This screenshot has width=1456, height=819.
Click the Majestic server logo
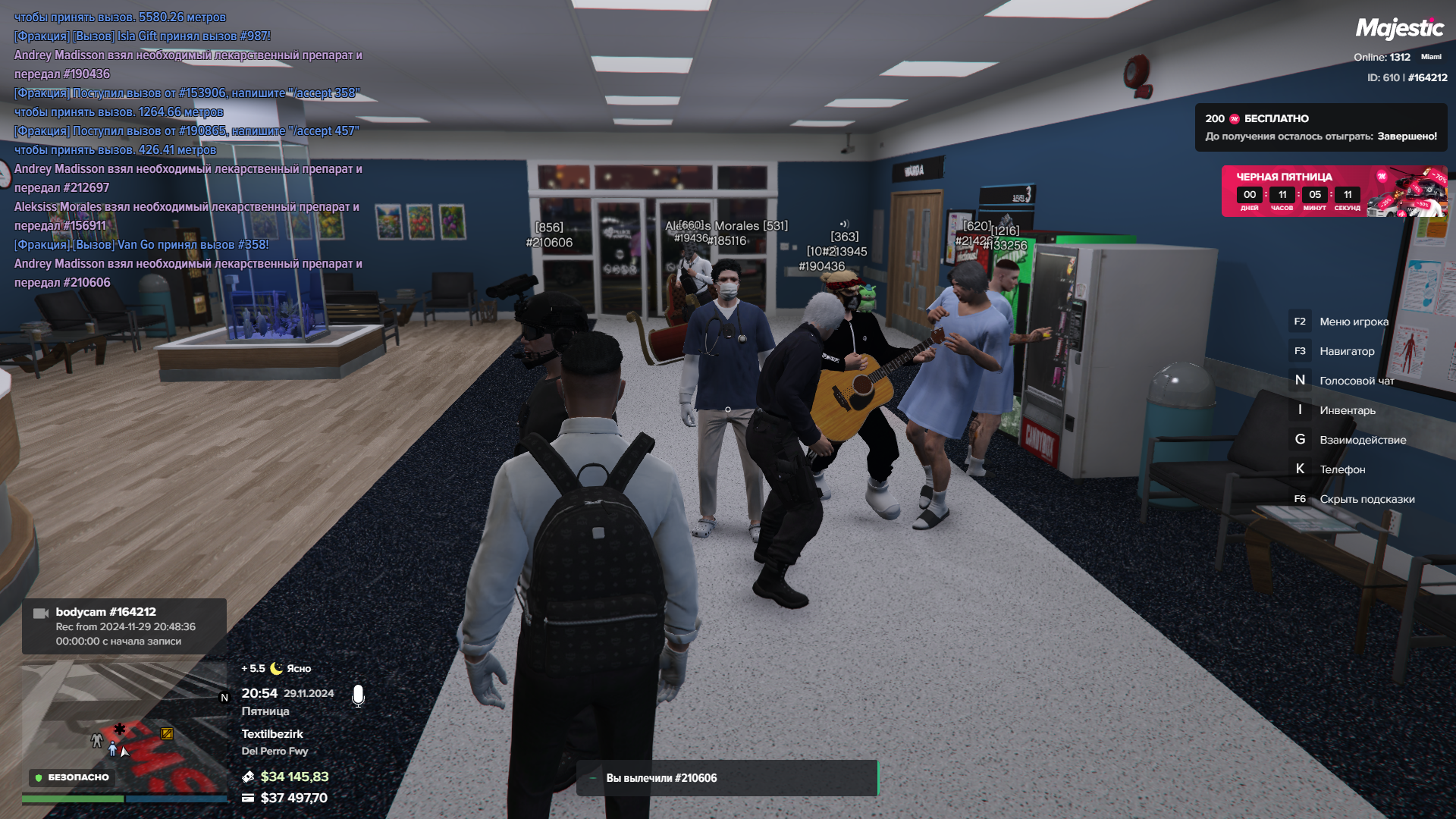click(x=1399, y=29)
